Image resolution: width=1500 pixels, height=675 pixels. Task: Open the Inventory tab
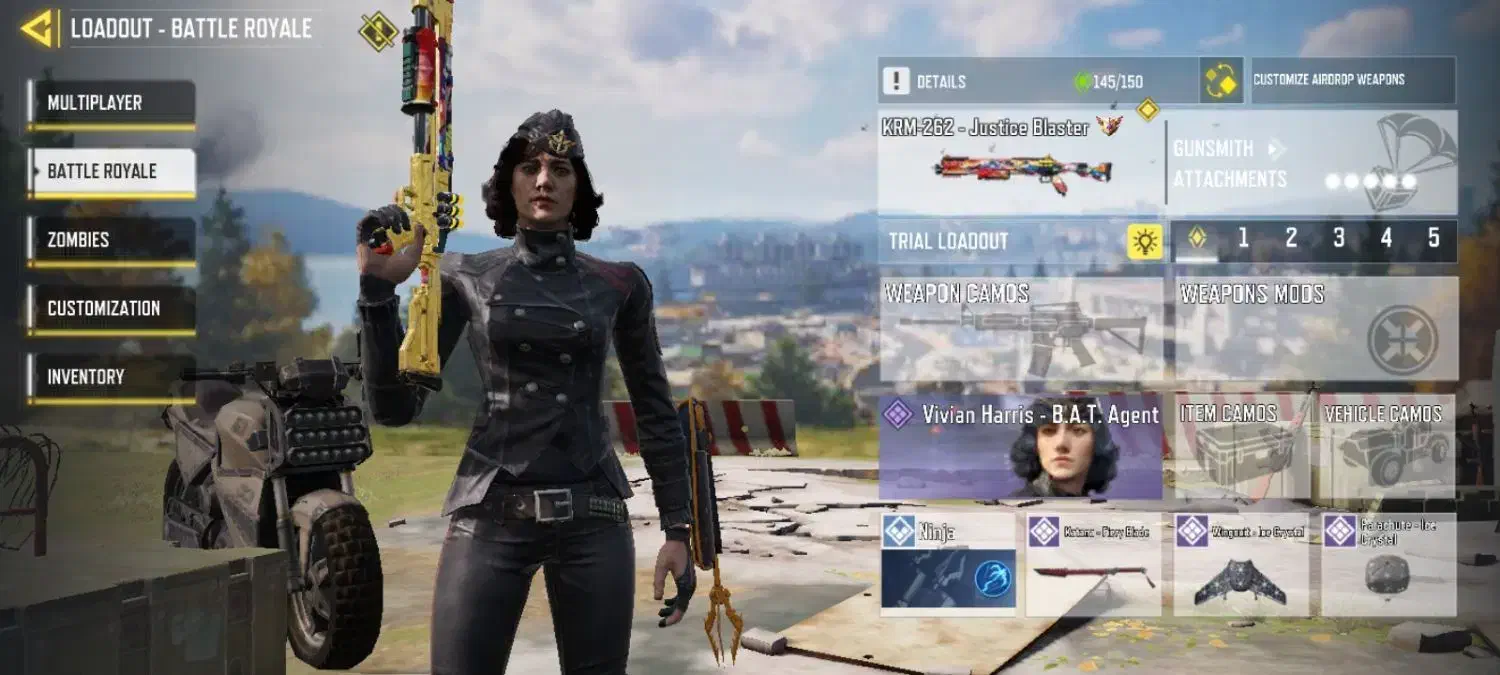coord(110,377)
